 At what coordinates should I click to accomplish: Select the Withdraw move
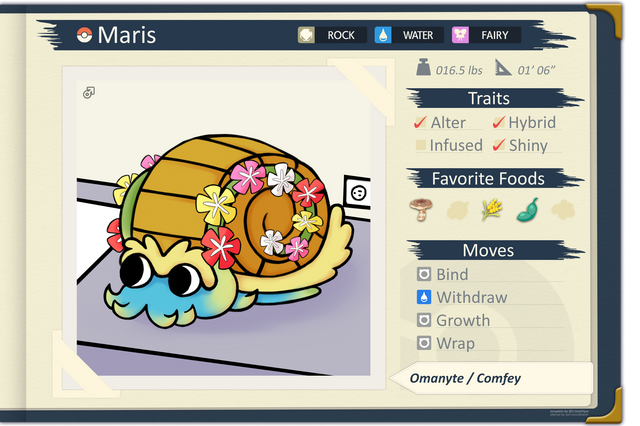424,297
